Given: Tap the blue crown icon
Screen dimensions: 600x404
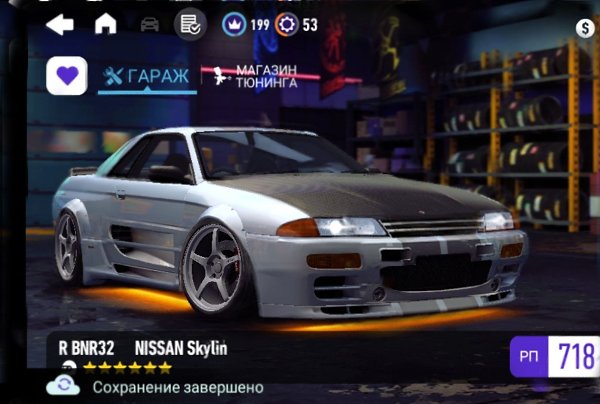Looking at the screenshot, I should (x=234, y=24).
